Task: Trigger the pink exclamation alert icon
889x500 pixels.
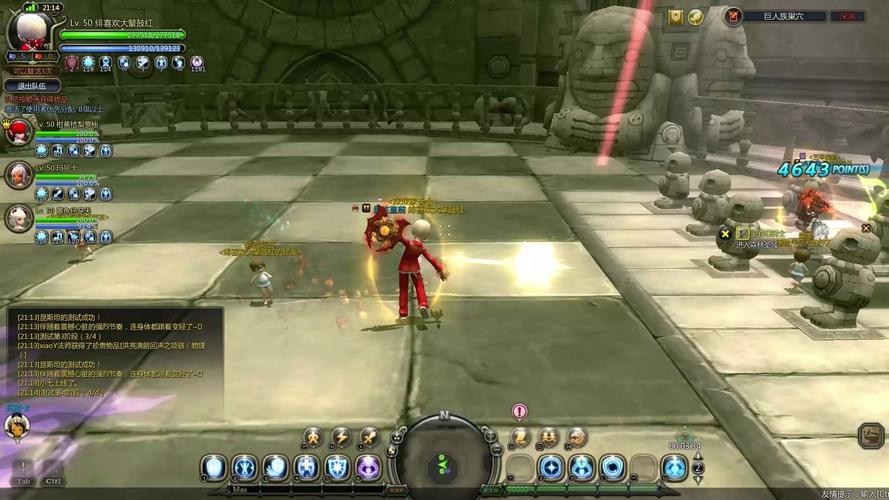Action: click(519, 411)
